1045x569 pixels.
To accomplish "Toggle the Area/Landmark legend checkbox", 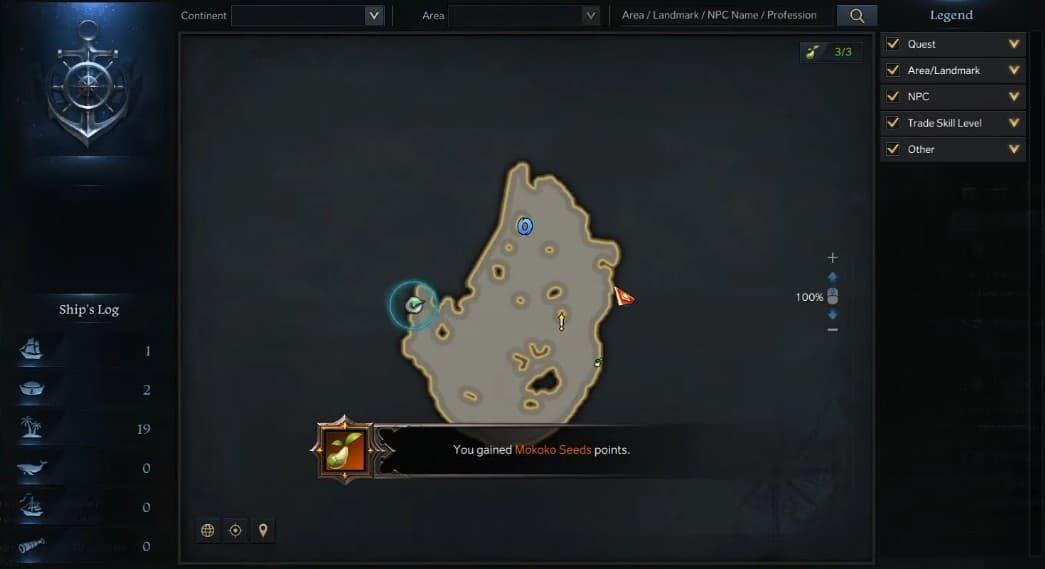I will 893,70.
